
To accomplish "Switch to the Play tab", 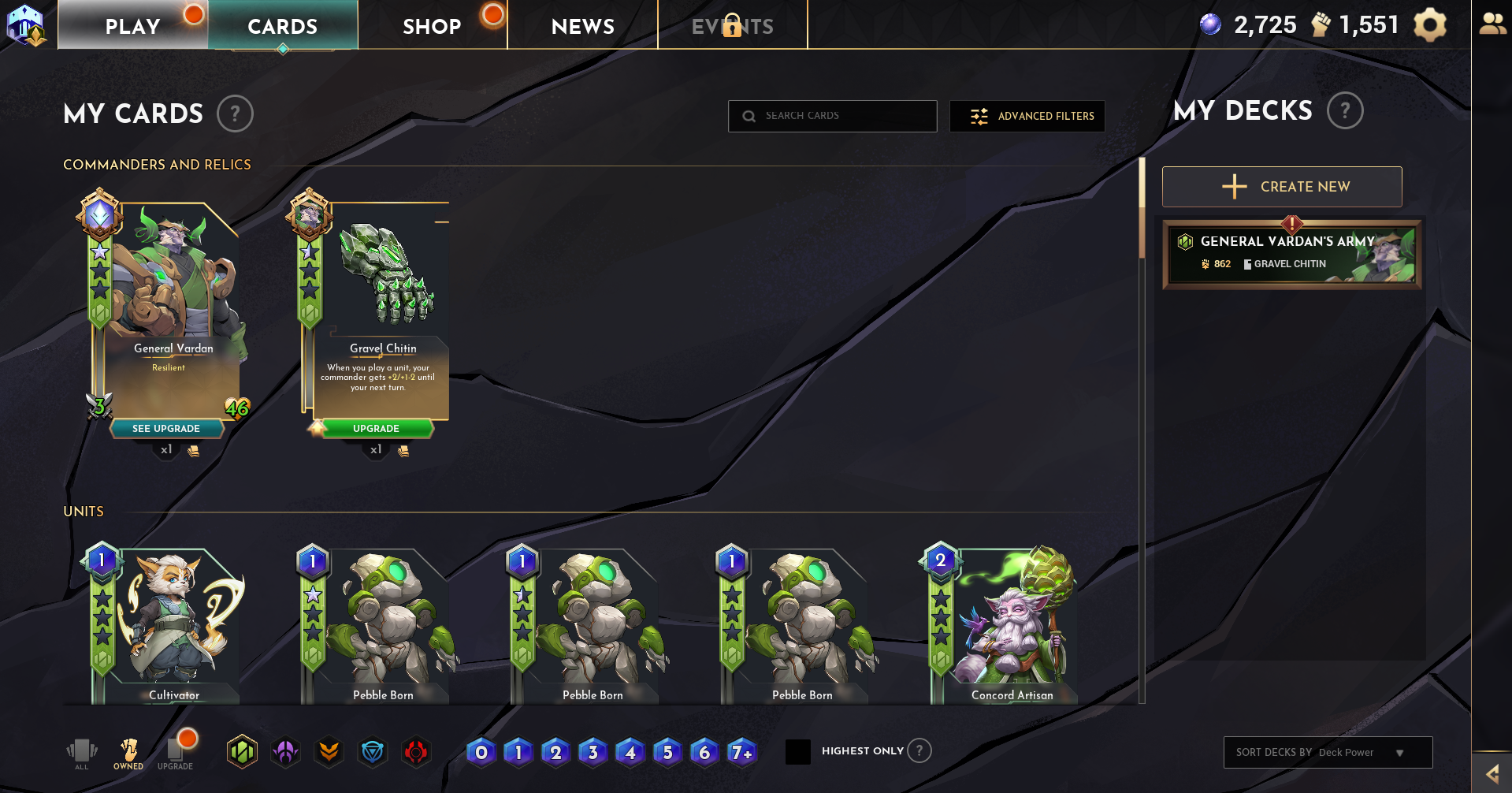I will tap(132, 26).
